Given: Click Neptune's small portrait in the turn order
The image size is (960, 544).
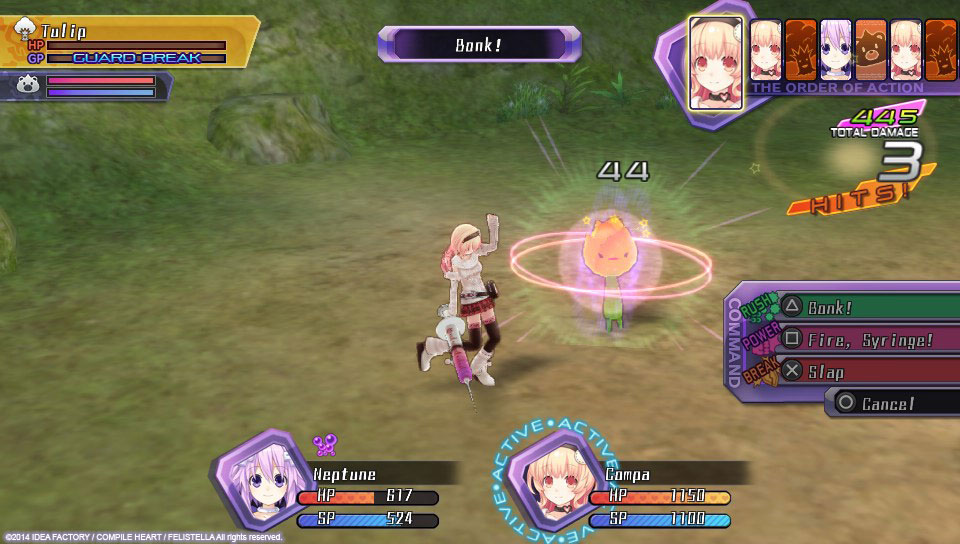Looking at the screenshot, I should point(835,48).
